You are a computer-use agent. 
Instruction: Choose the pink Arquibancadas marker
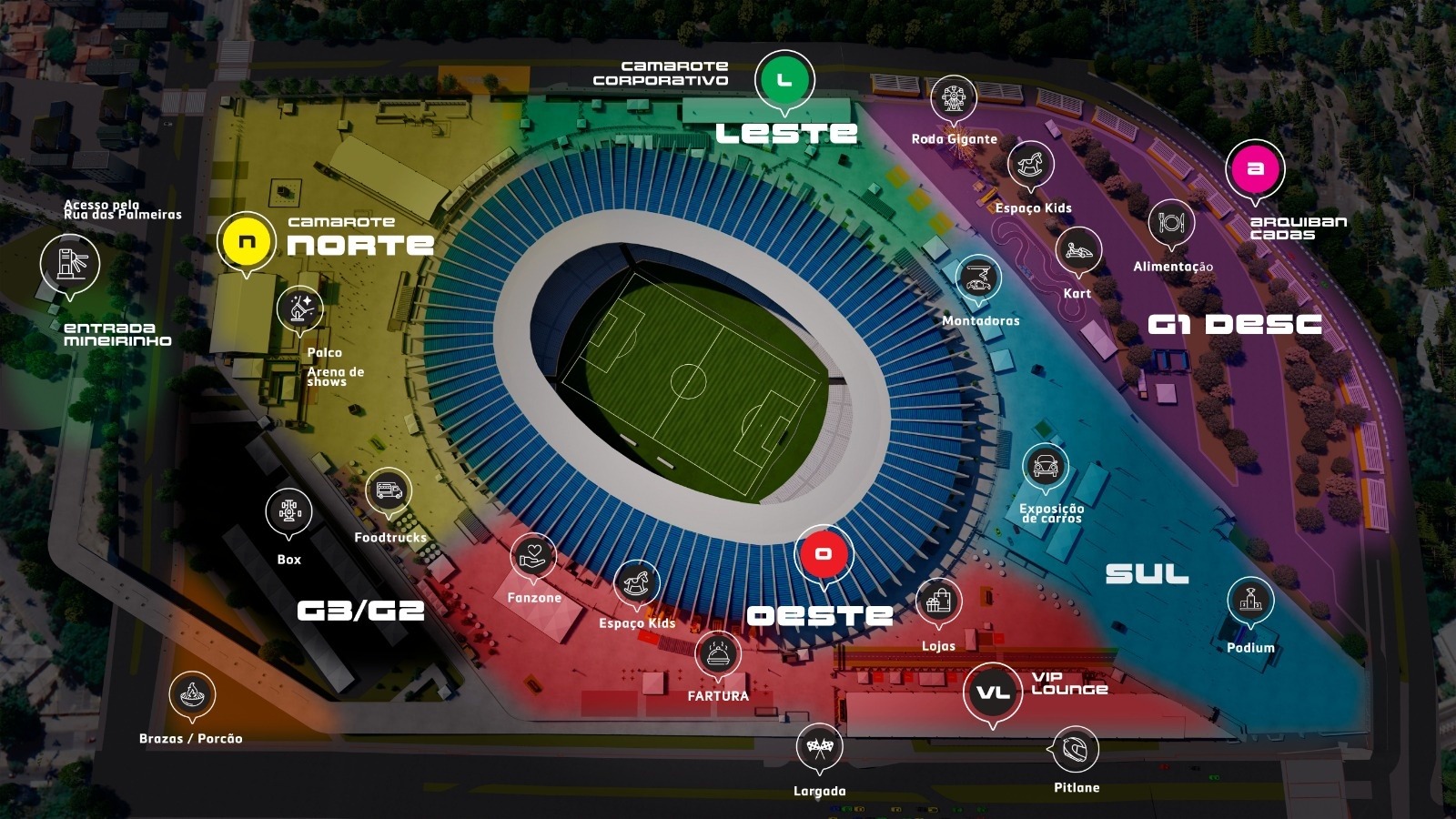pos(1256,169)
